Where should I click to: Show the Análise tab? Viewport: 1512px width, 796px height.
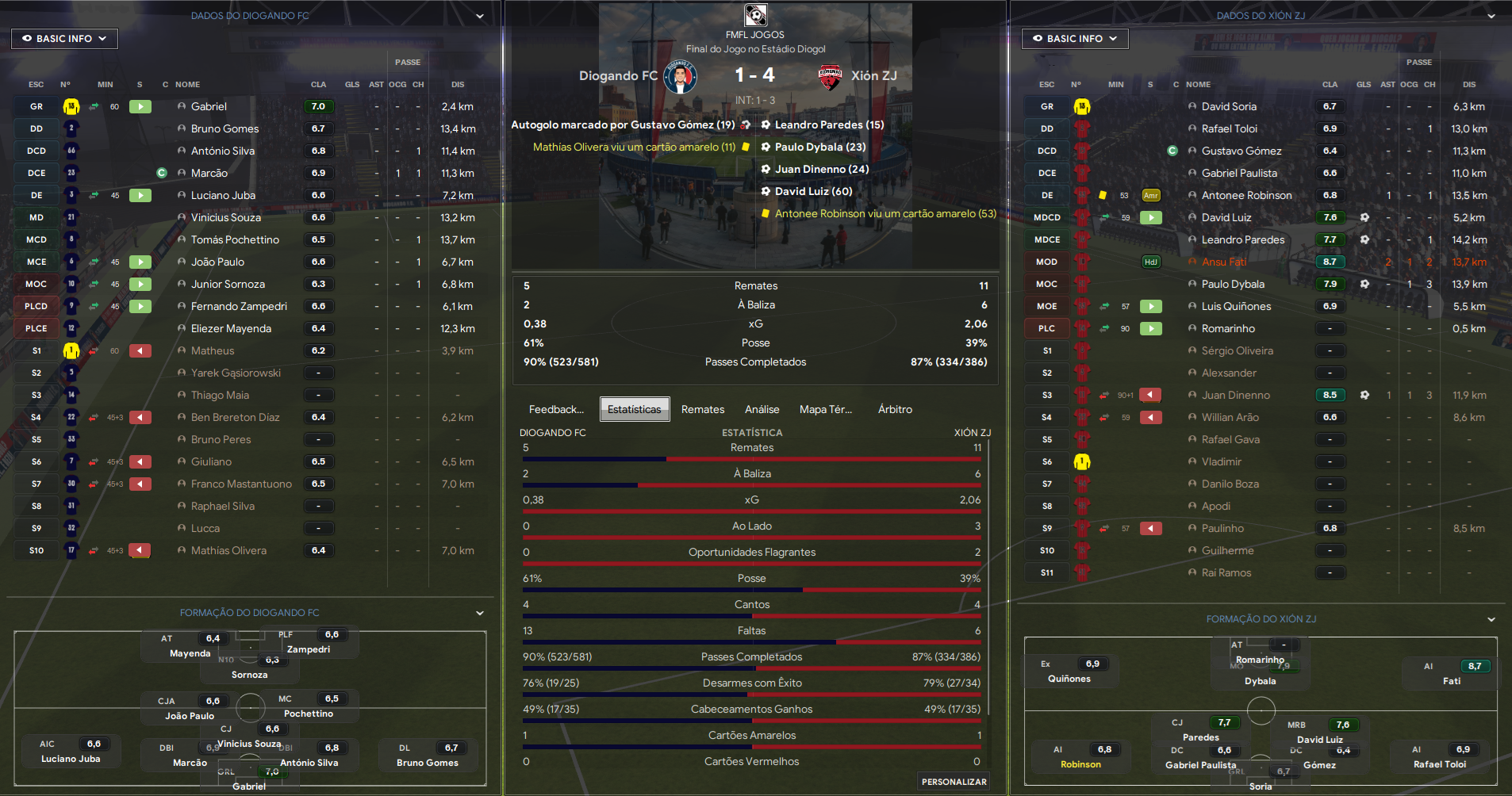(x=762, y=409)
